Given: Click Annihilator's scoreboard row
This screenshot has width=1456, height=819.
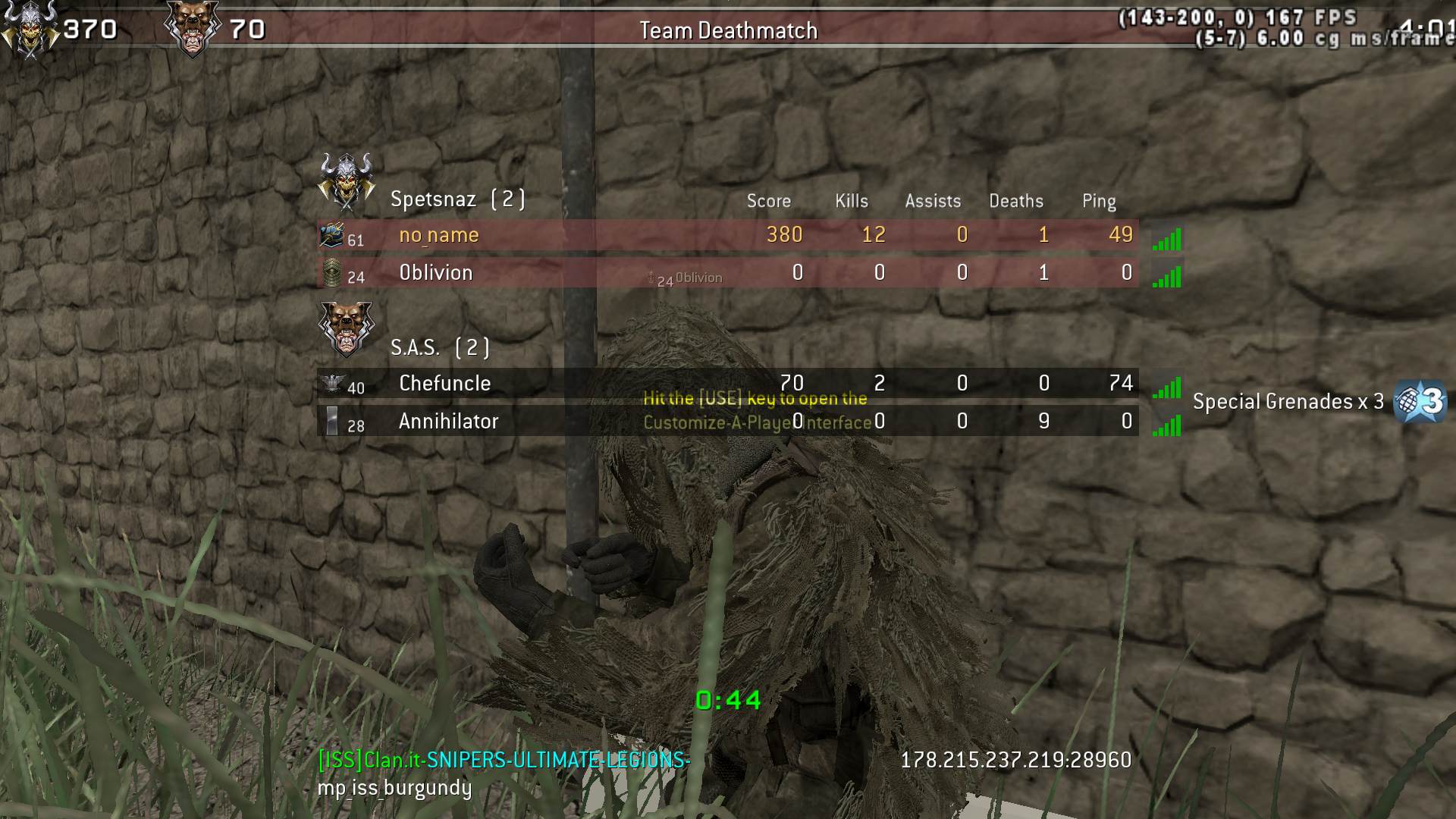Looking at the screenshot, I should click(x=726, y=422).
